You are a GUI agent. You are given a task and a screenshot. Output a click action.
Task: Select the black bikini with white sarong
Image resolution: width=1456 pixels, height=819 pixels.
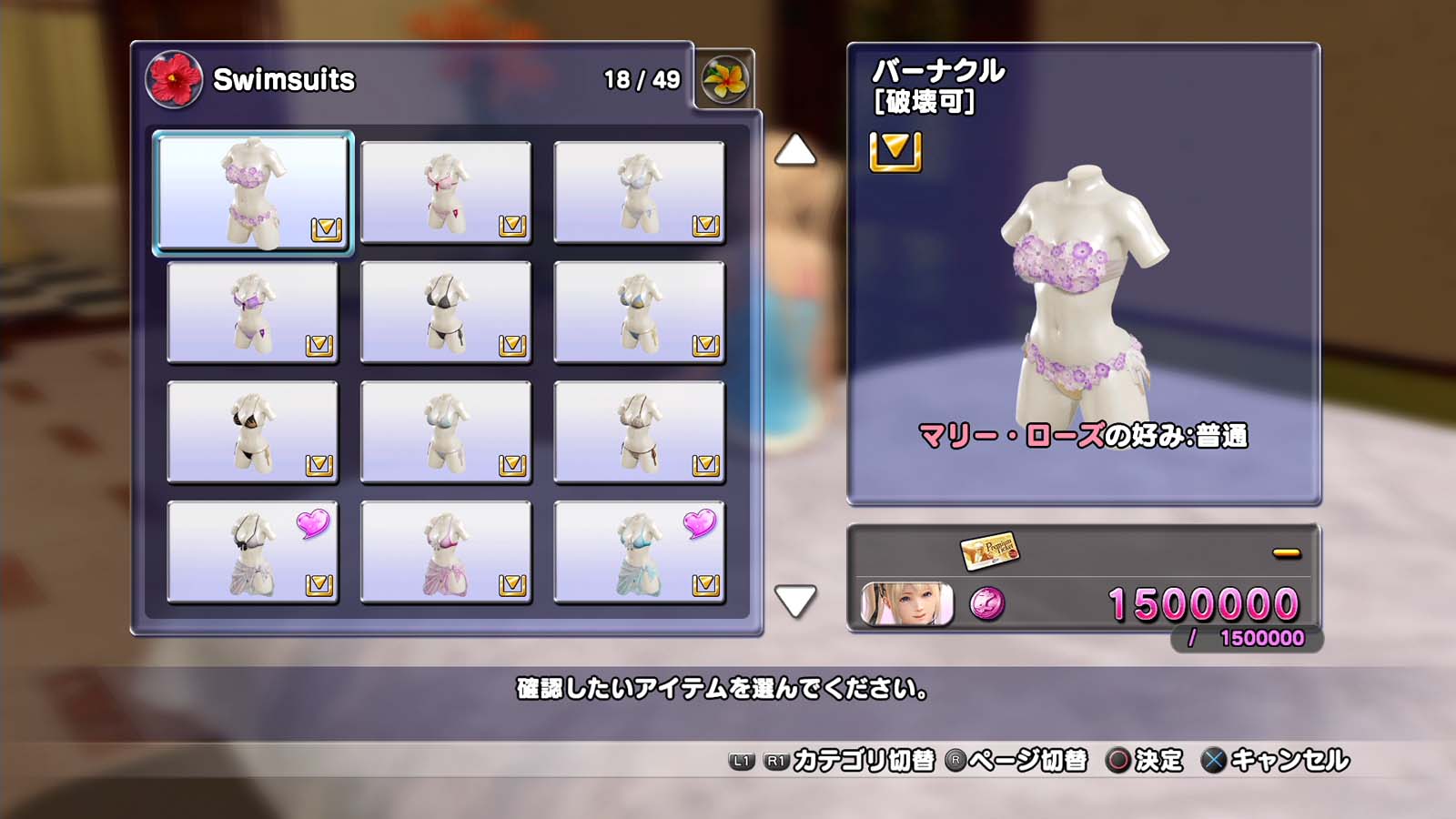click(x=253, y=552)
